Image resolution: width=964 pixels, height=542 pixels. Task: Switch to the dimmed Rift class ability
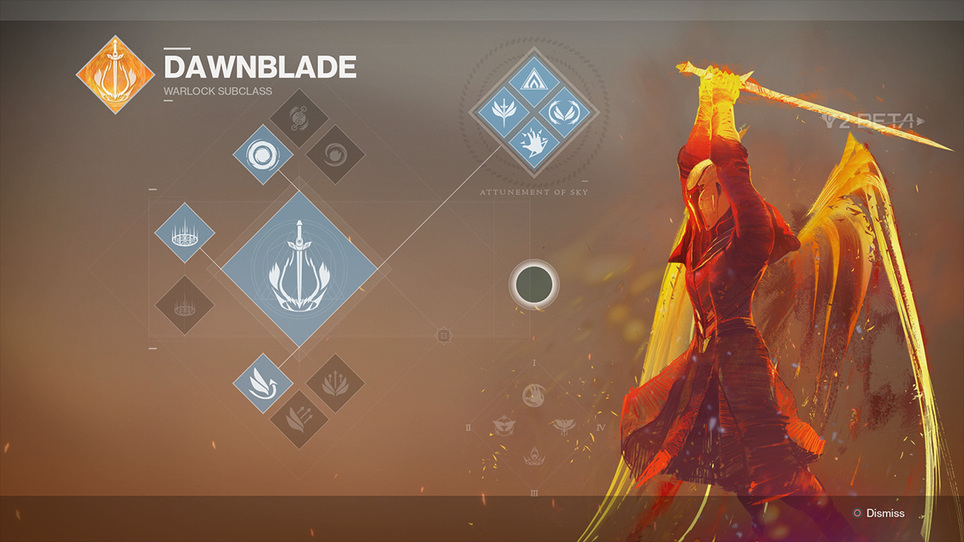click(x=185, y=304)
